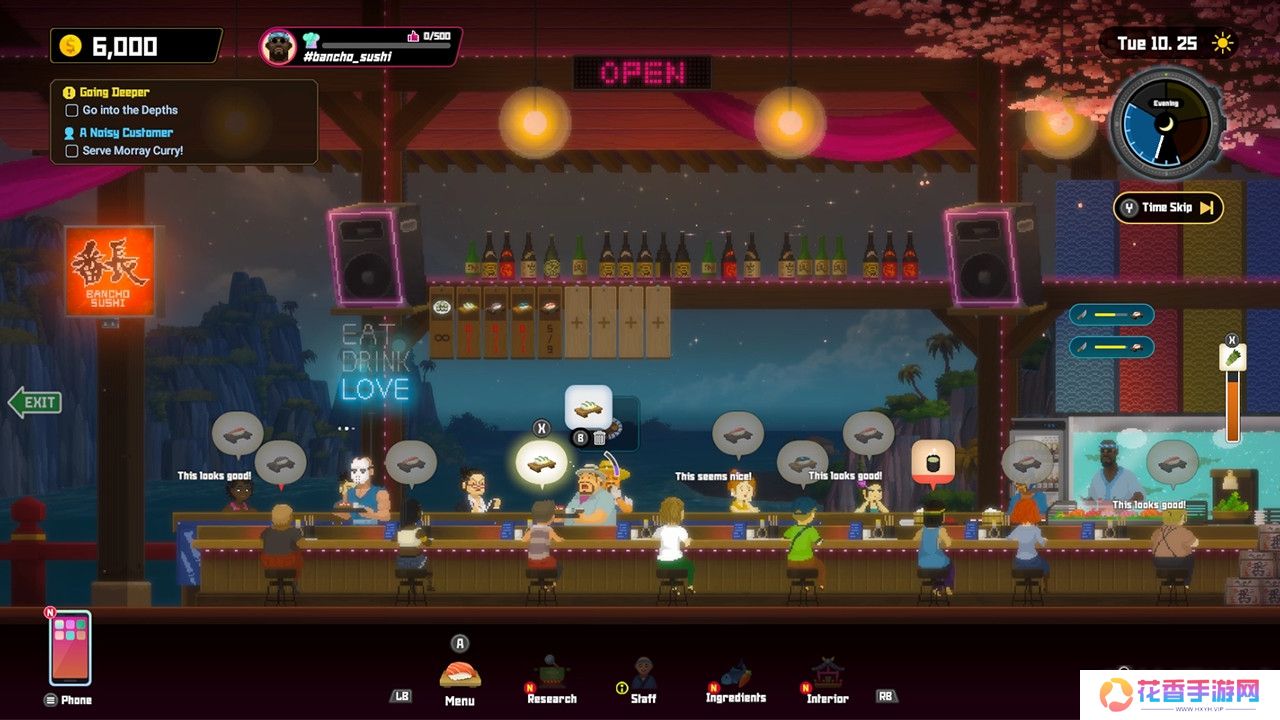Tick the Go into the Depths checkbox
1280x720 pixels.
[x=72, y=111]
